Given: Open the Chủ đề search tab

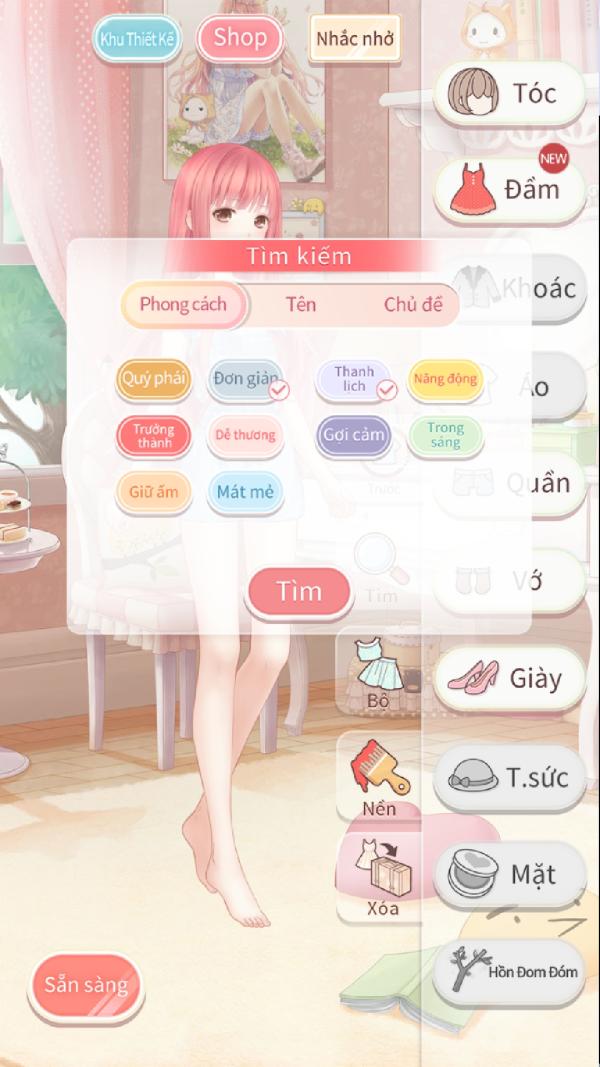Looking at the screenshot, I should pos(413,305).
